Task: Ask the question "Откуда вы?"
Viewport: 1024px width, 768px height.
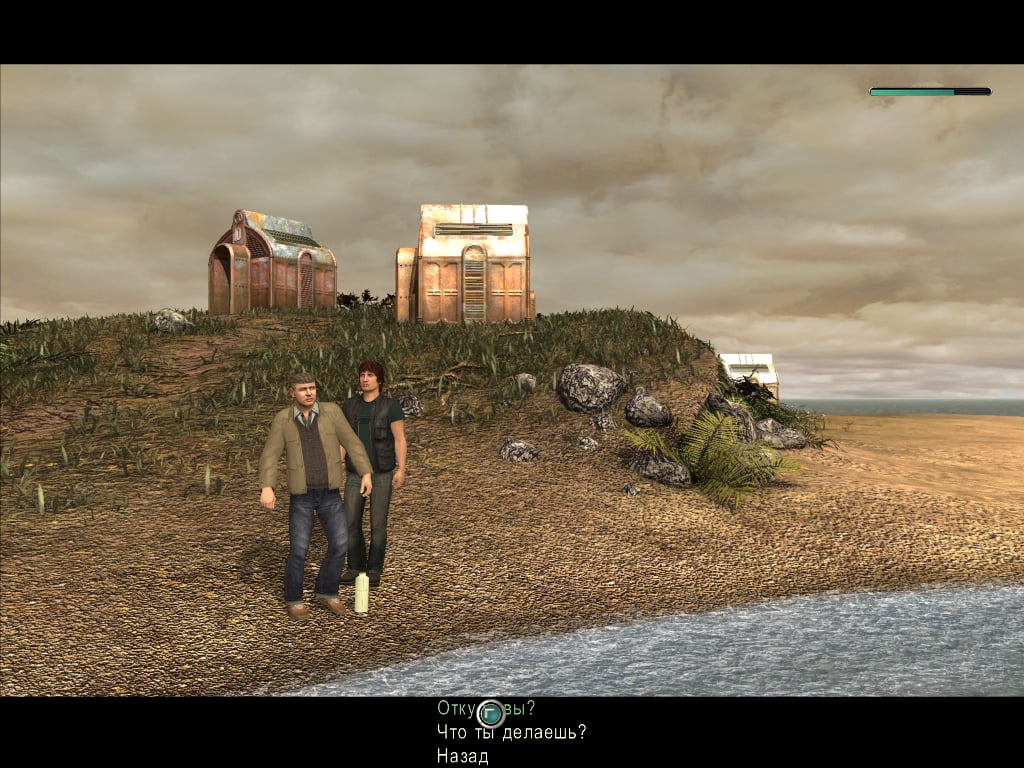Action: [x=486, y=708]
